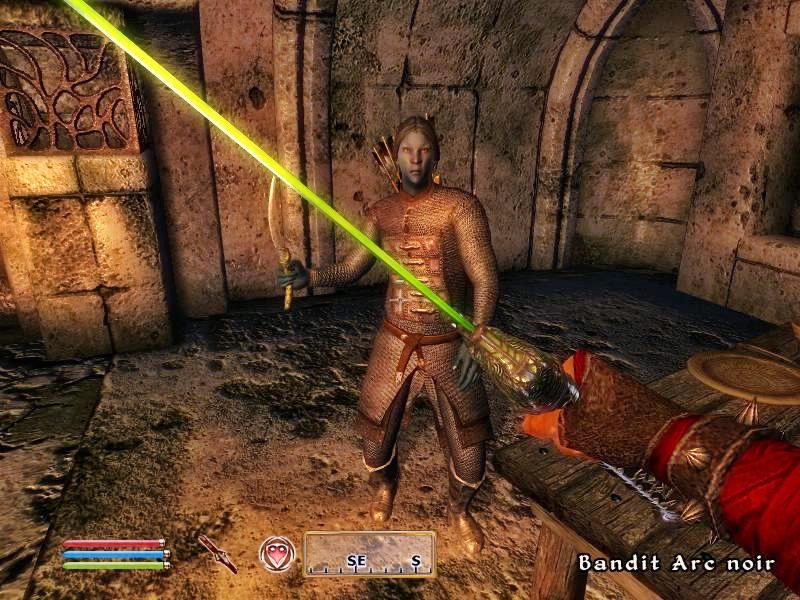Viewport: 800px width, 600px height.
Task: Click the compass bar
Action: [369, 554]
